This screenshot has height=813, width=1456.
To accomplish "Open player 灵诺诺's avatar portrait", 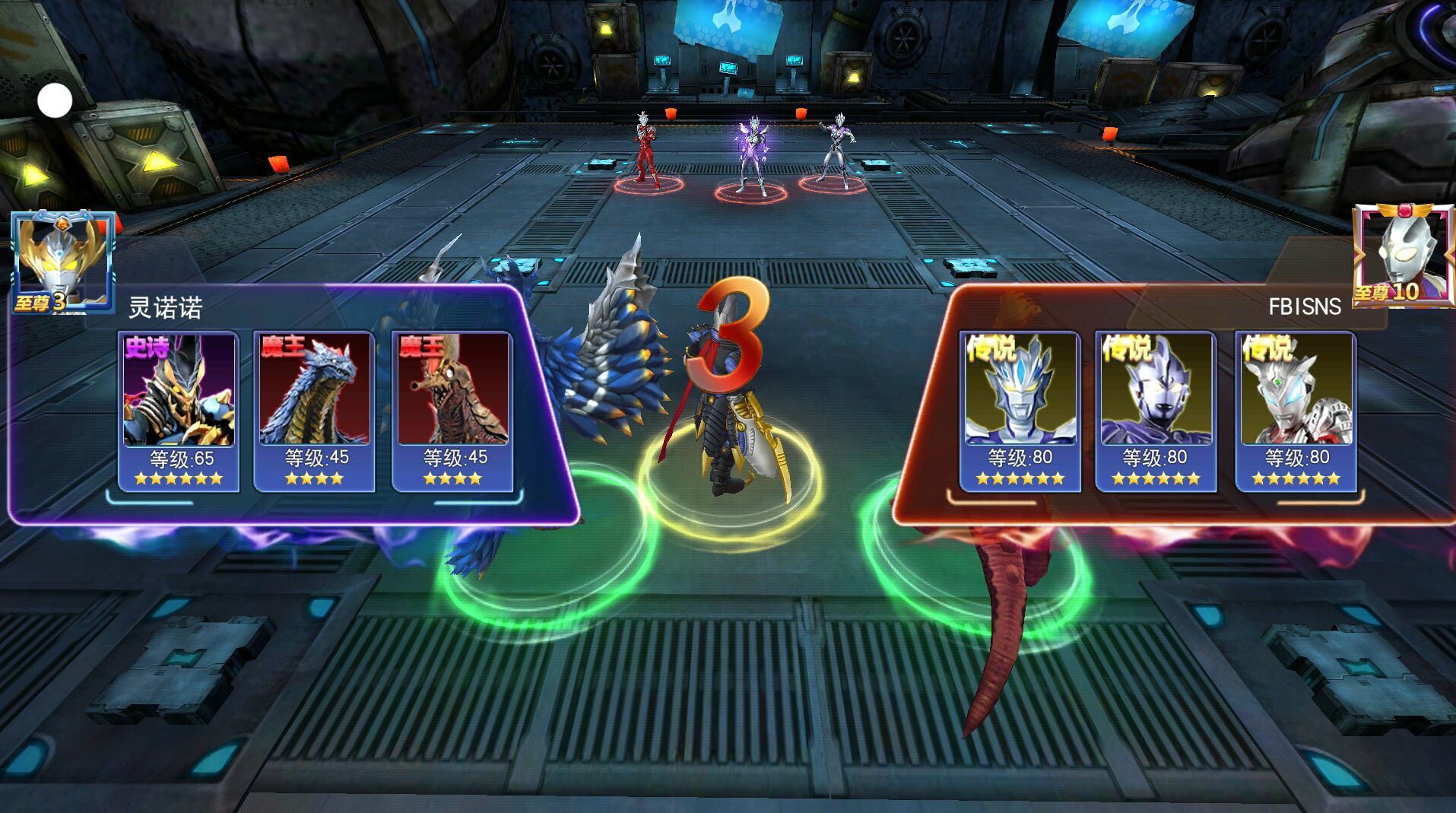I will [63, 261].
